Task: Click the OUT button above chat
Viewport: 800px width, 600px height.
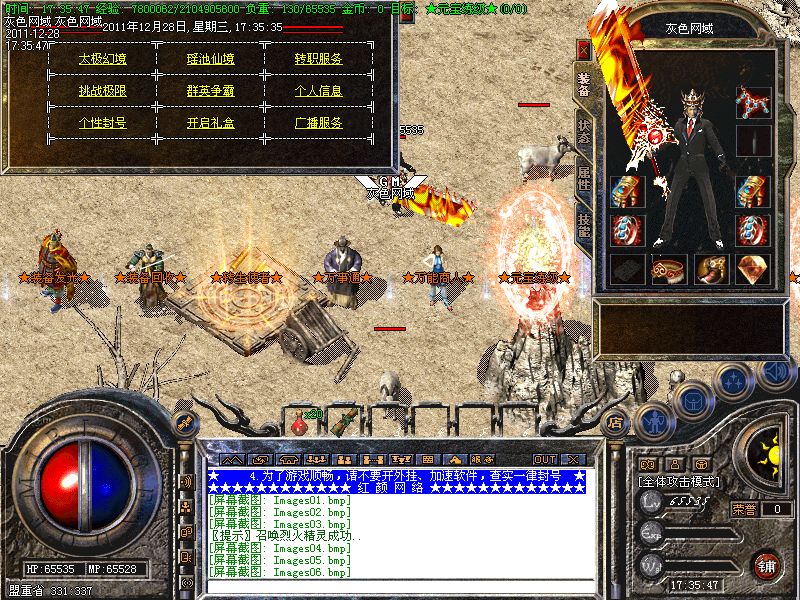Action: click(x=544, y=459)
